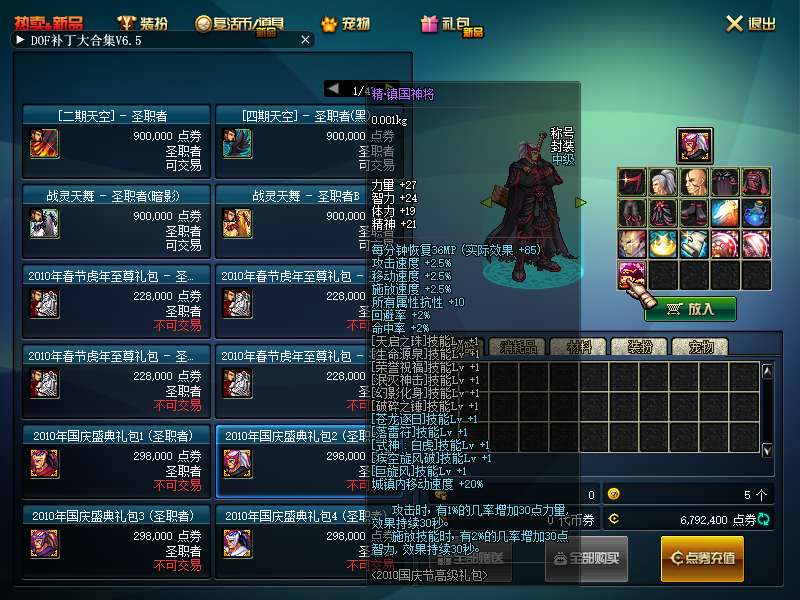This screenshot has height=600, width=800.
Task: Switch to the 材料 inventory tab
Action: point(579,347)
